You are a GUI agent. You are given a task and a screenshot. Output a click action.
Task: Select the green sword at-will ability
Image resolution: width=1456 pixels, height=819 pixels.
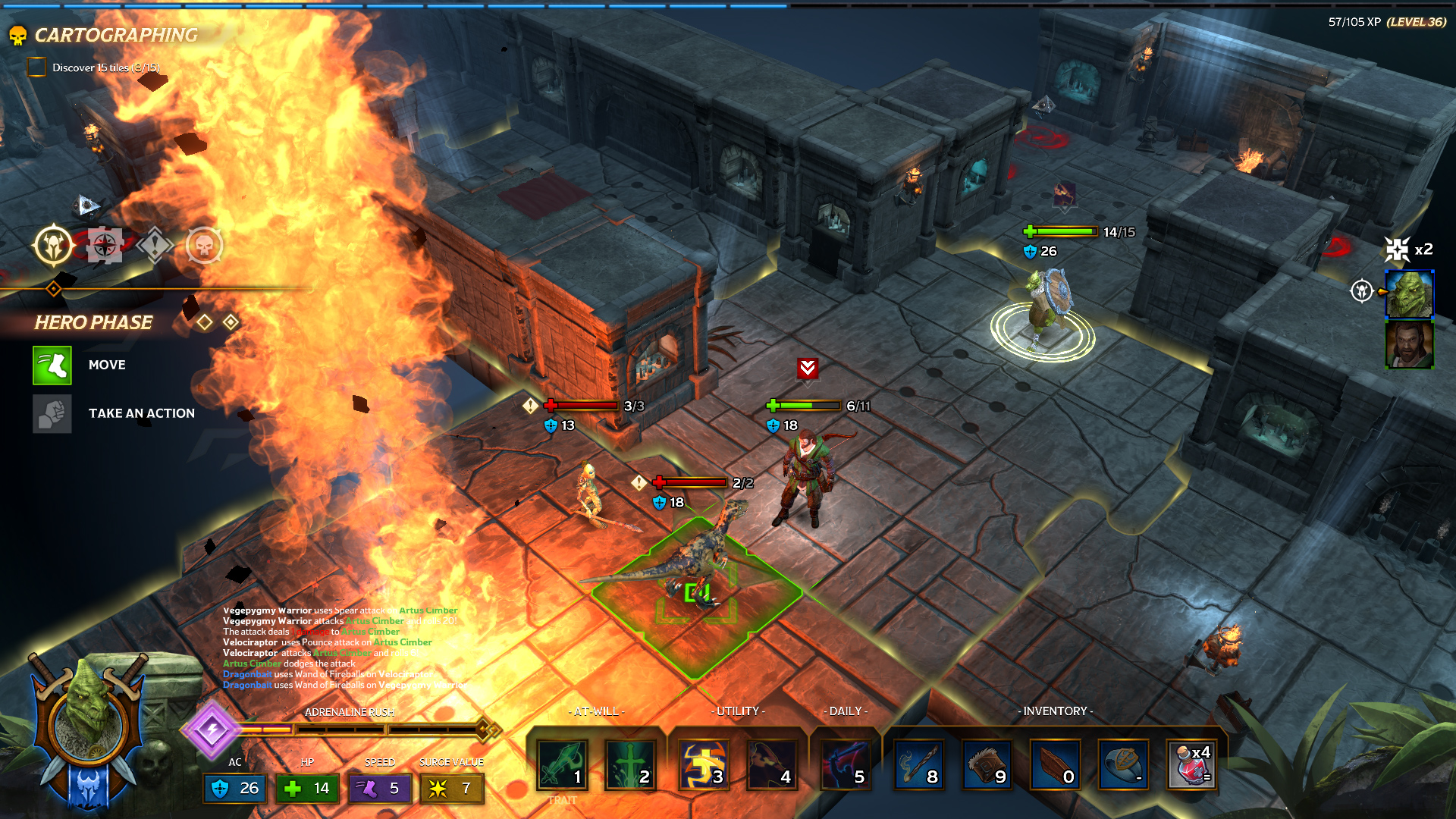pos(562,764)
